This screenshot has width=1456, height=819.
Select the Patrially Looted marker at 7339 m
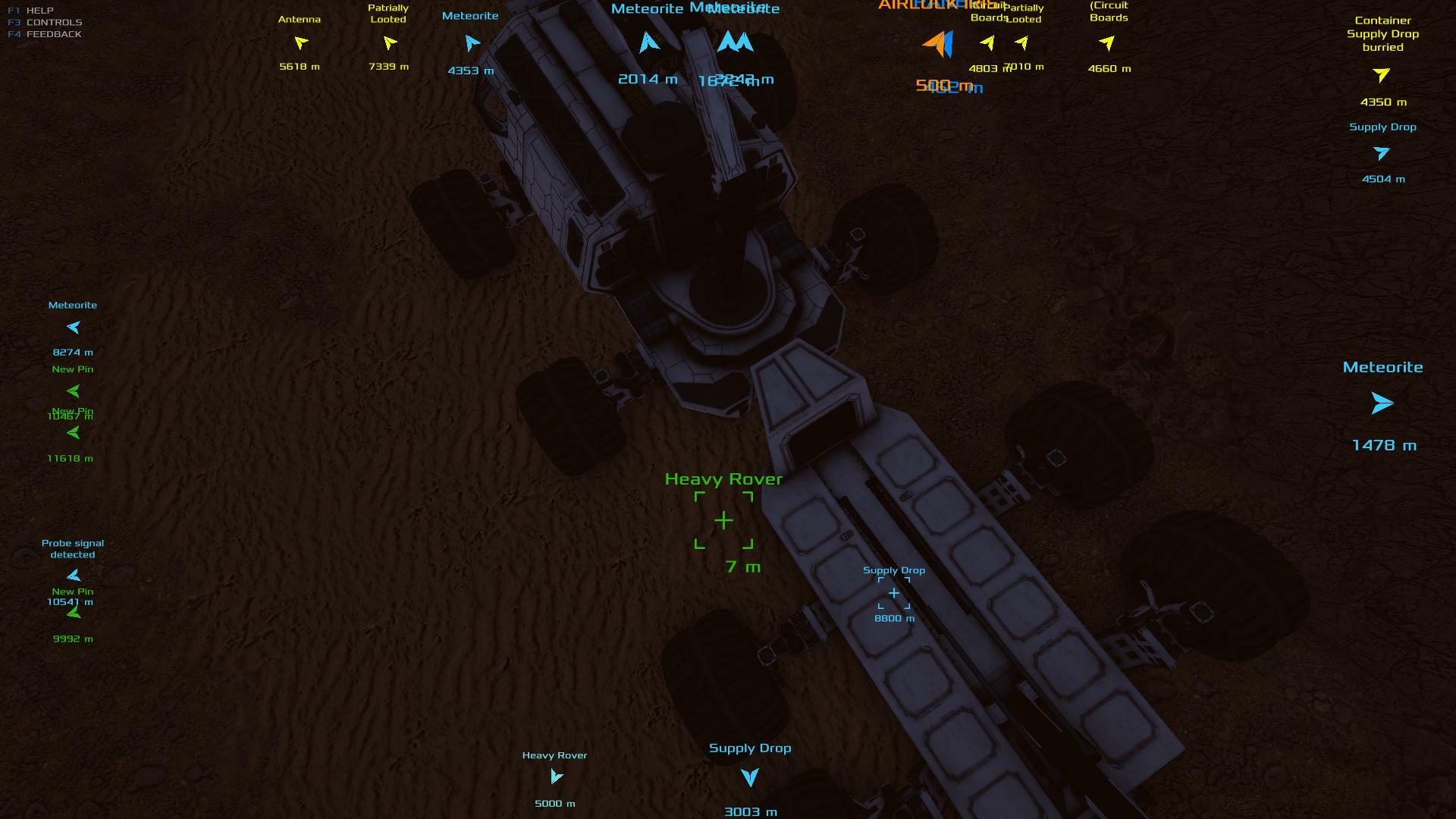[390, 42]
